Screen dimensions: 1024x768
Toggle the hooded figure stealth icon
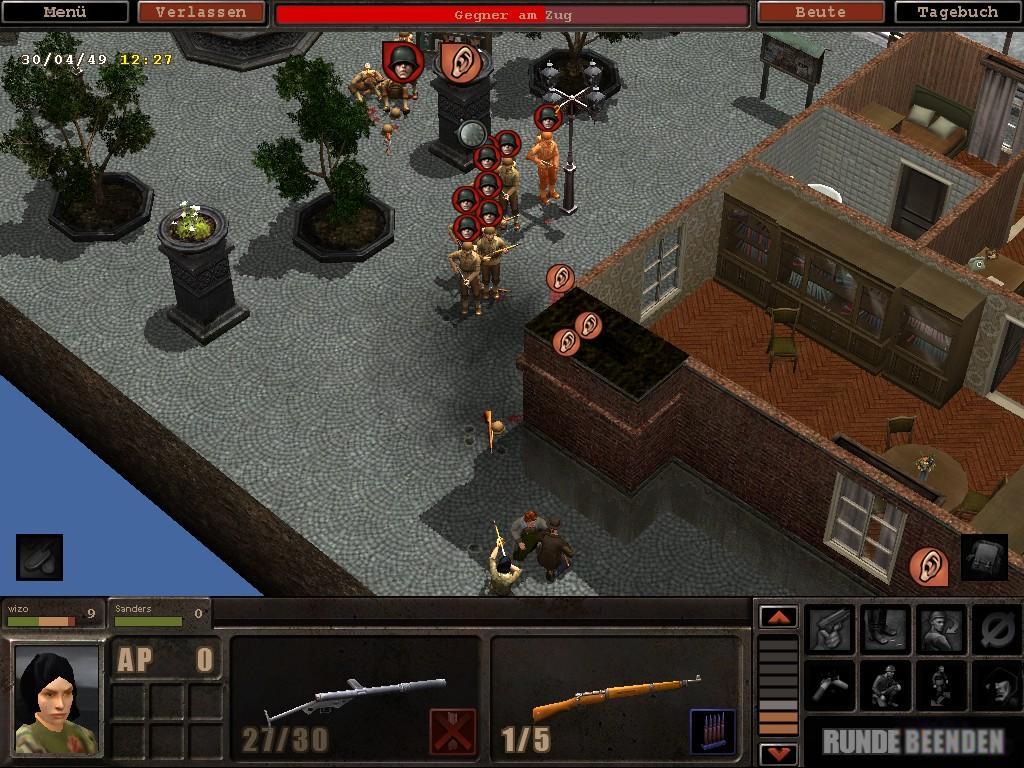click(x=995, y=686)
